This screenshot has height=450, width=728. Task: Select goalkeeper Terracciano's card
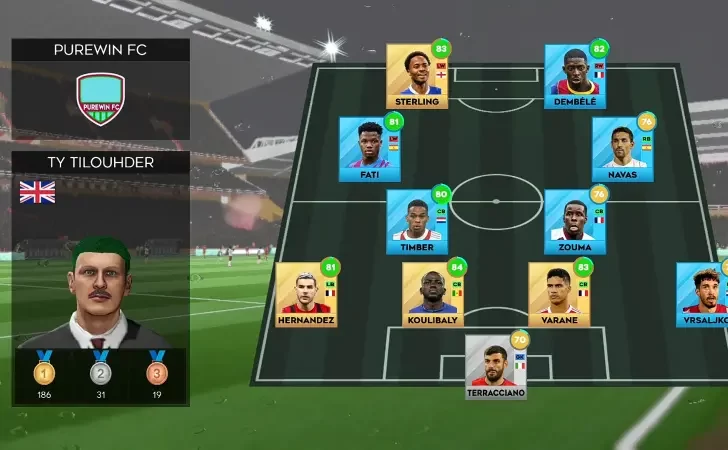pyautogui.click(x=496, y=366)
